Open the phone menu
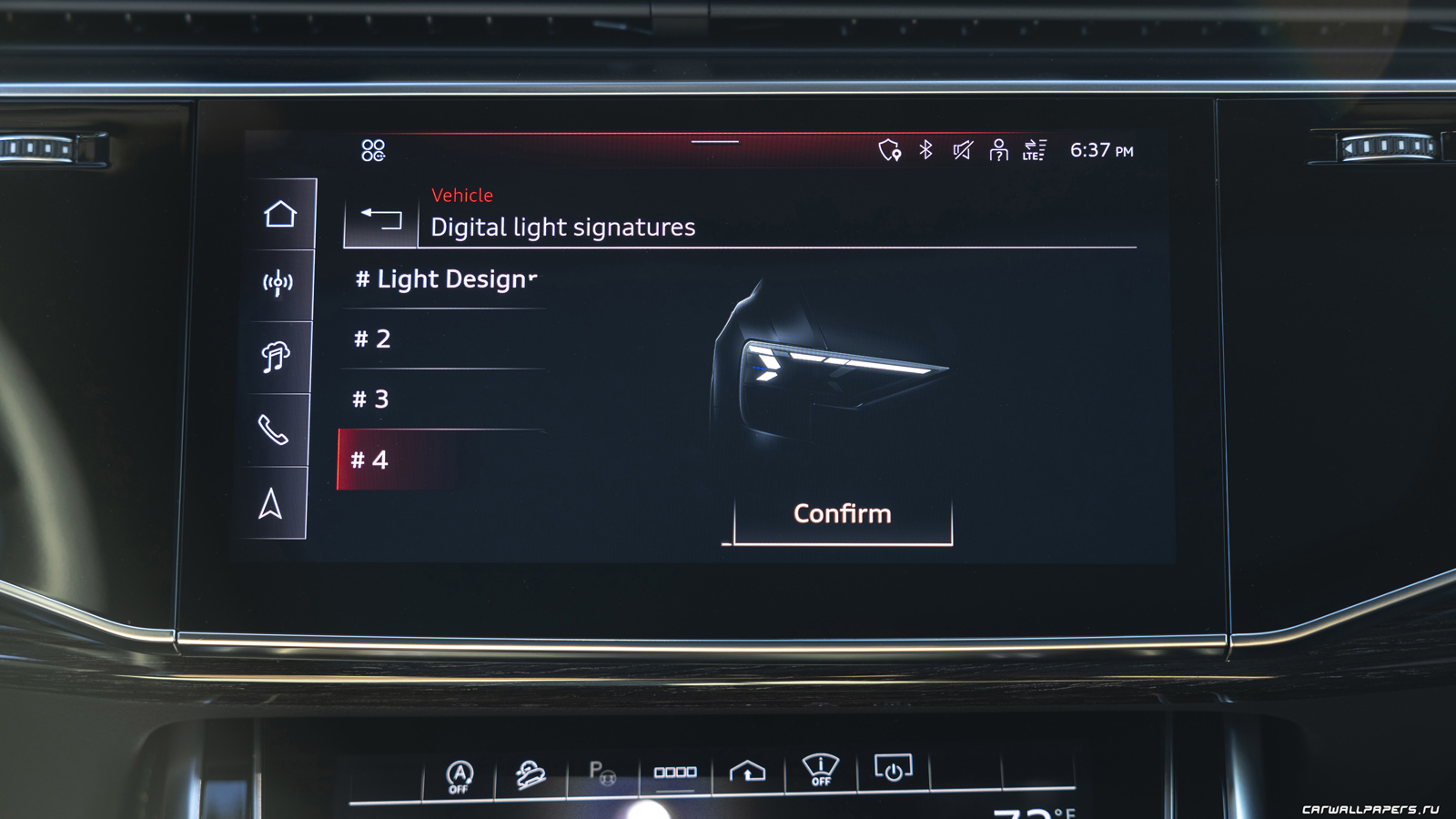Viewport: 1456px width, 819px height. pyautogui.click(x=273, y=430)
